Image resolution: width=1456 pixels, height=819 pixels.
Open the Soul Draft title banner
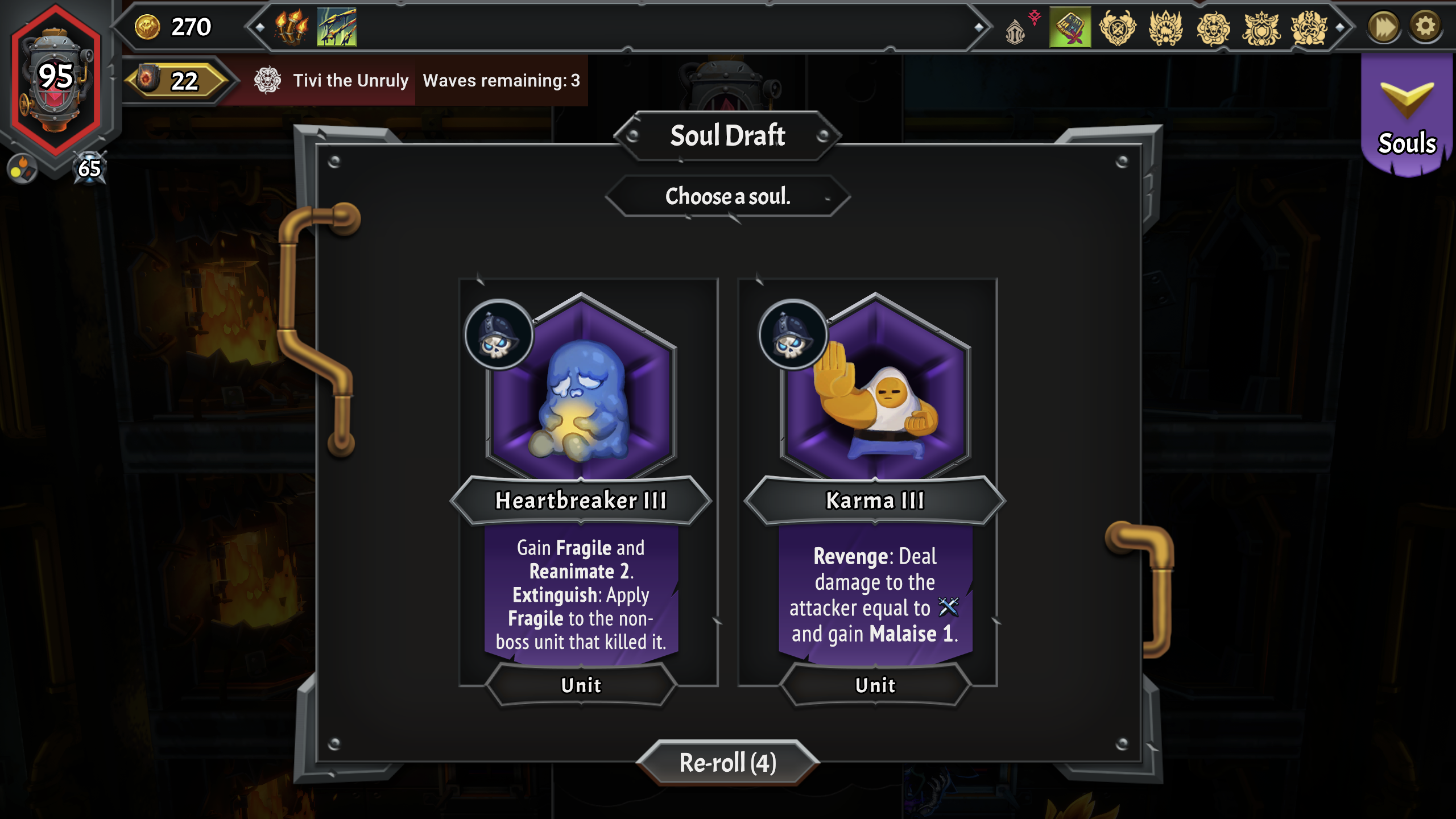tap(728, 135)
